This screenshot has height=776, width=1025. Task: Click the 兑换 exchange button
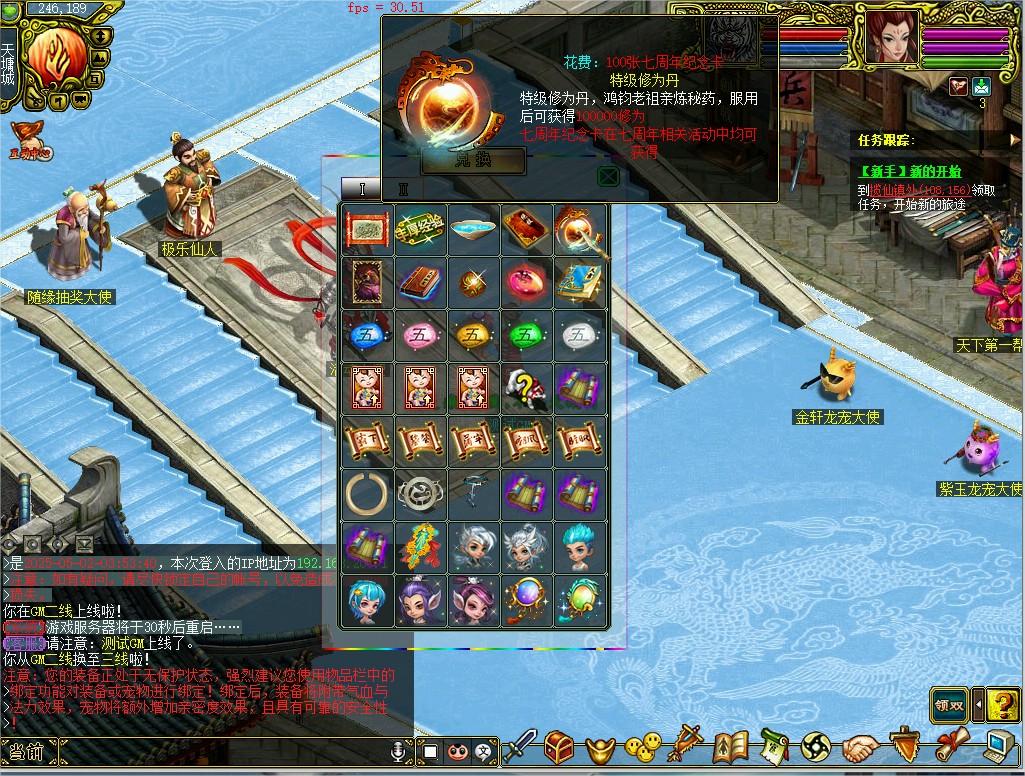(474, 161)
